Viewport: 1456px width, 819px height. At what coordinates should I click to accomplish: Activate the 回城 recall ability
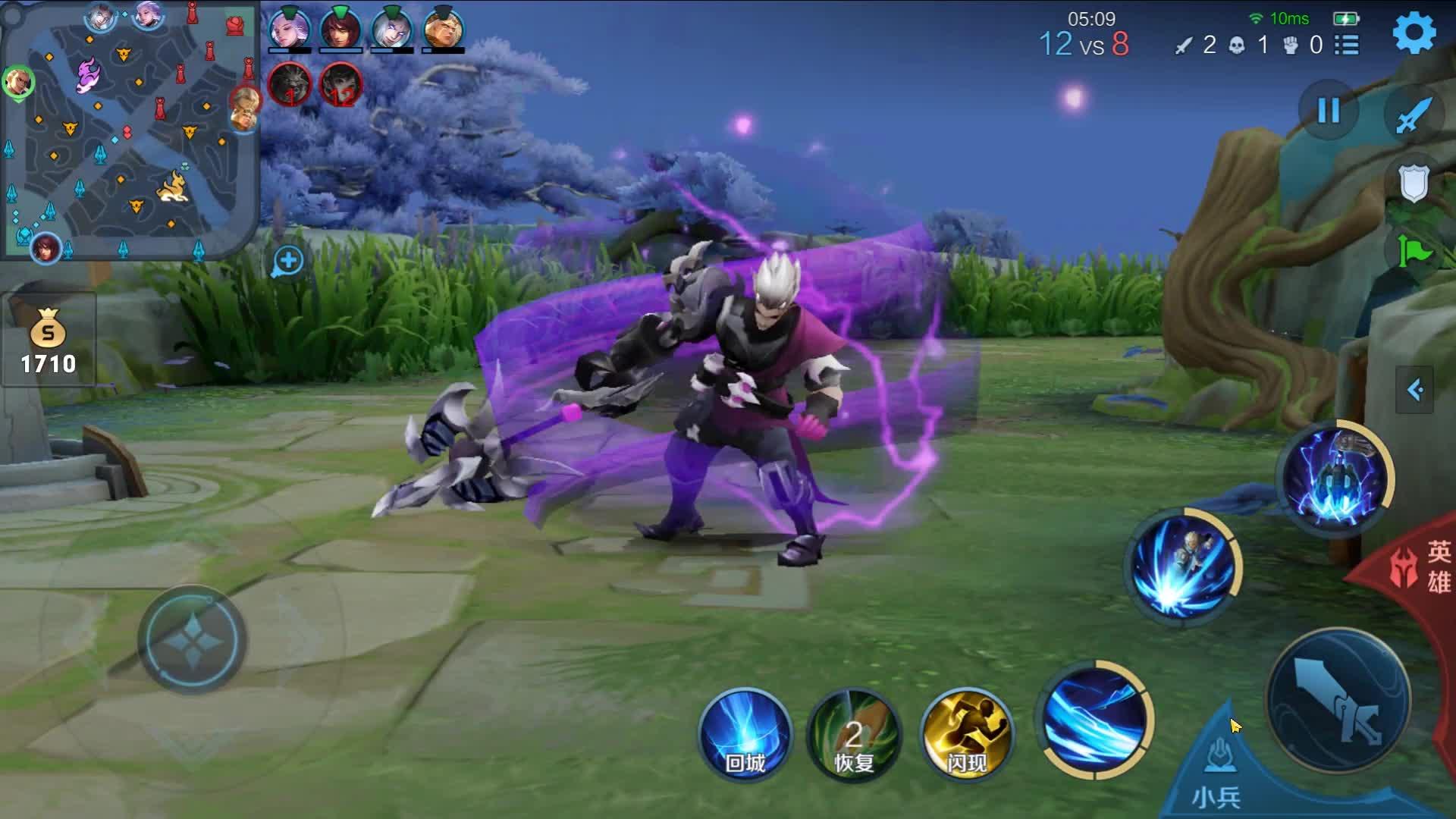click(745, 734)
